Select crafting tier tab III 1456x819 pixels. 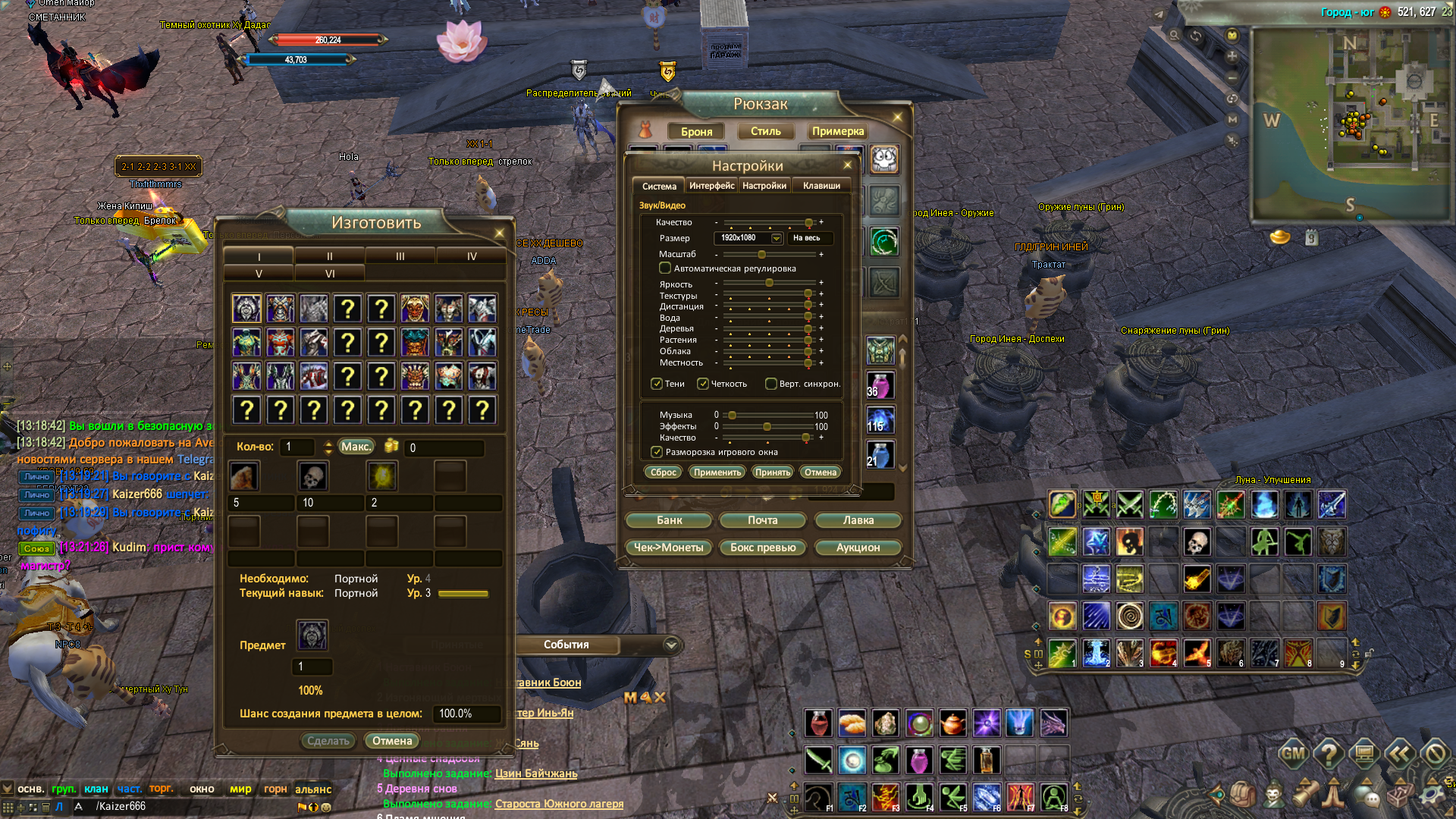[x=400, y=256]
